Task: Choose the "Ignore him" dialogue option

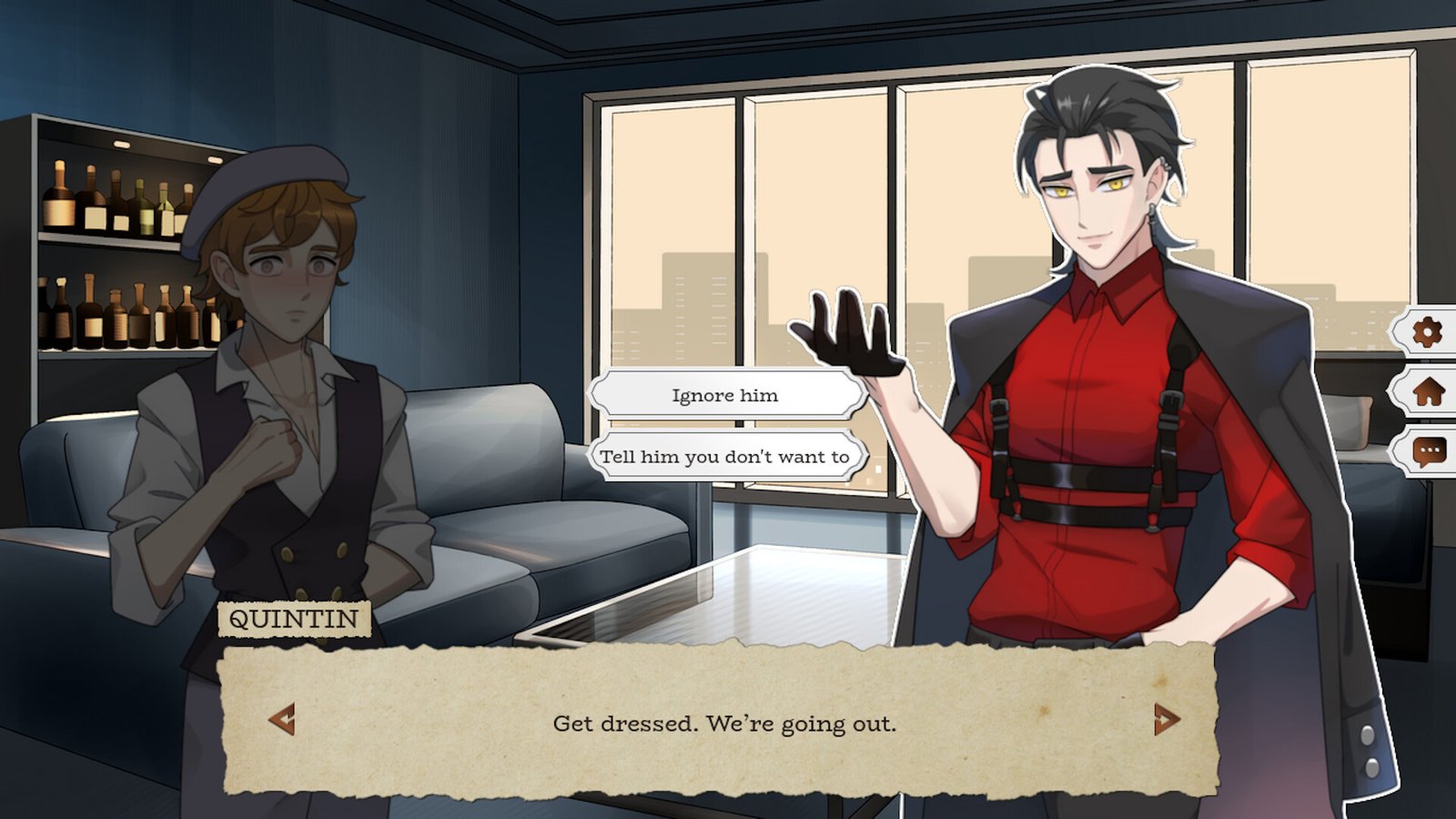Action: pyautogui.click(x=725, y=395)
